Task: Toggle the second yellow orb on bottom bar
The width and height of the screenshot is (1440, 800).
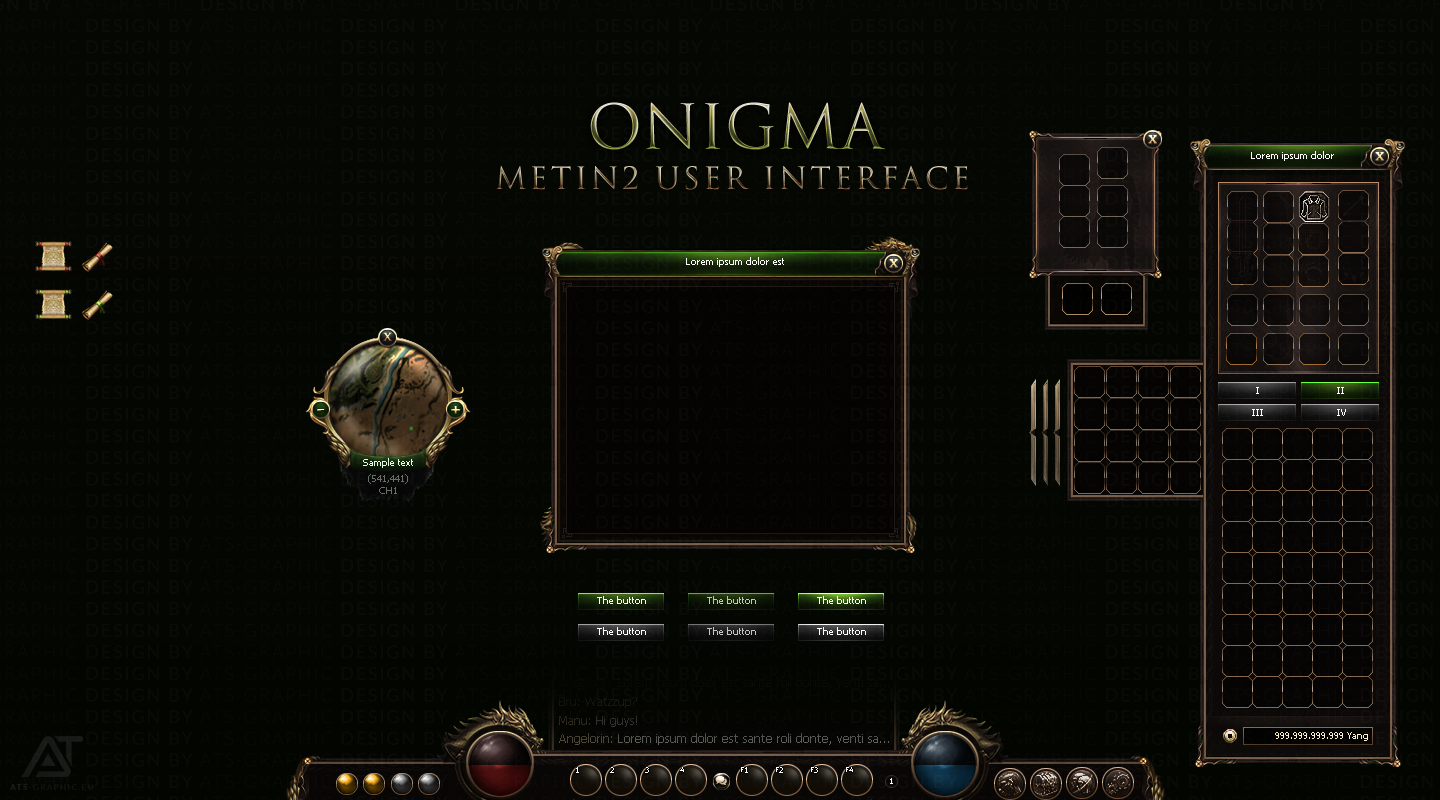Action: pyautogui.click(x=373, y=783)
